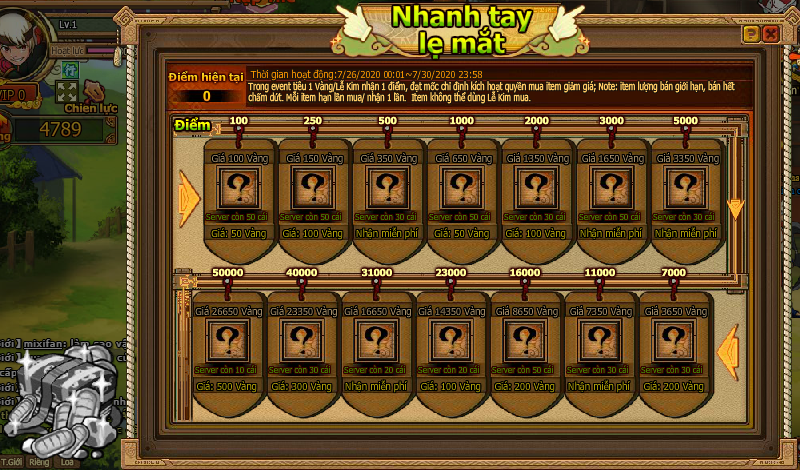
Task: Claim the free 11000-point reward
Action: pos(599,385)
